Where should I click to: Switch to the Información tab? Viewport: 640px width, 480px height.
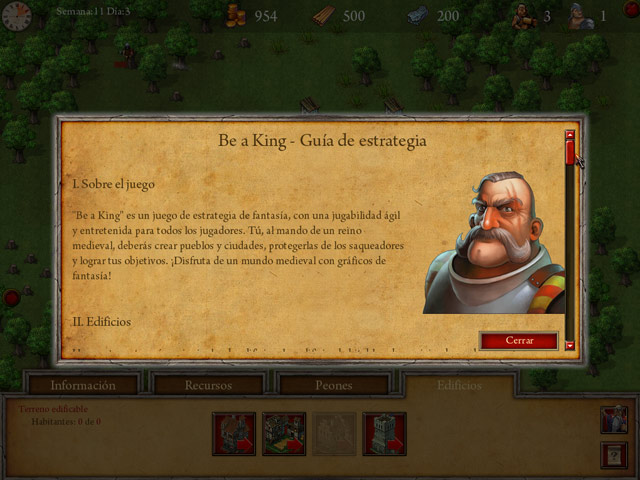click(83, 385)
